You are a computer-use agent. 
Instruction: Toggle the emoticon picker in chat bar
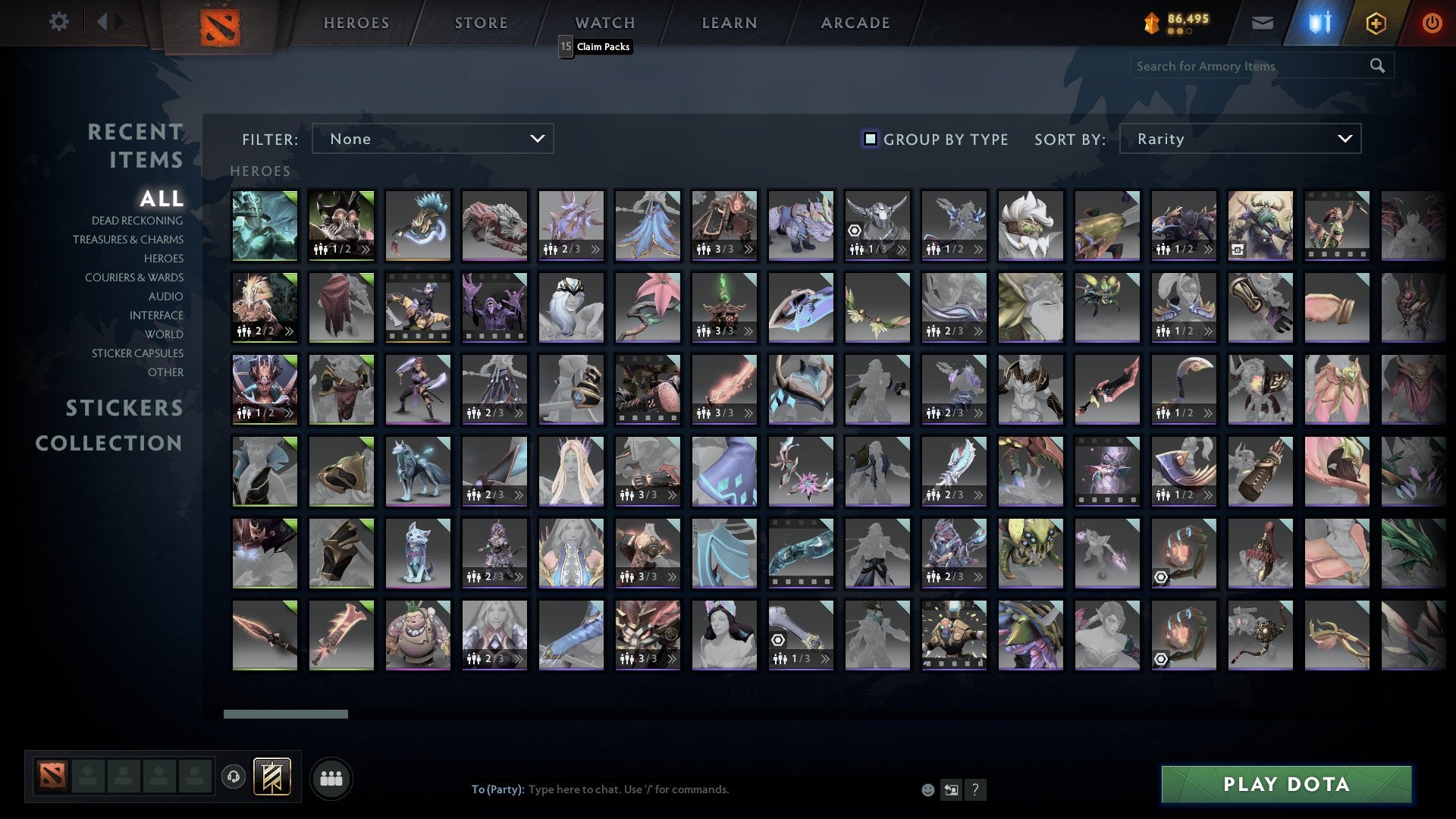(x=927, y=789)
